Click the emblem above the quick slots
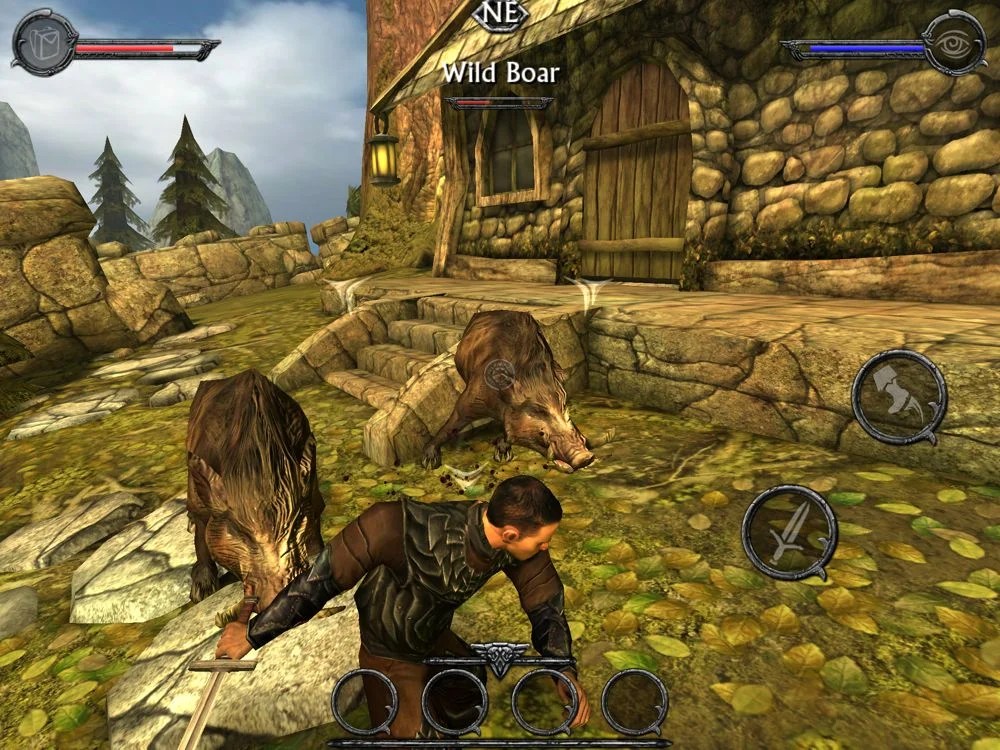 point(499,658)
